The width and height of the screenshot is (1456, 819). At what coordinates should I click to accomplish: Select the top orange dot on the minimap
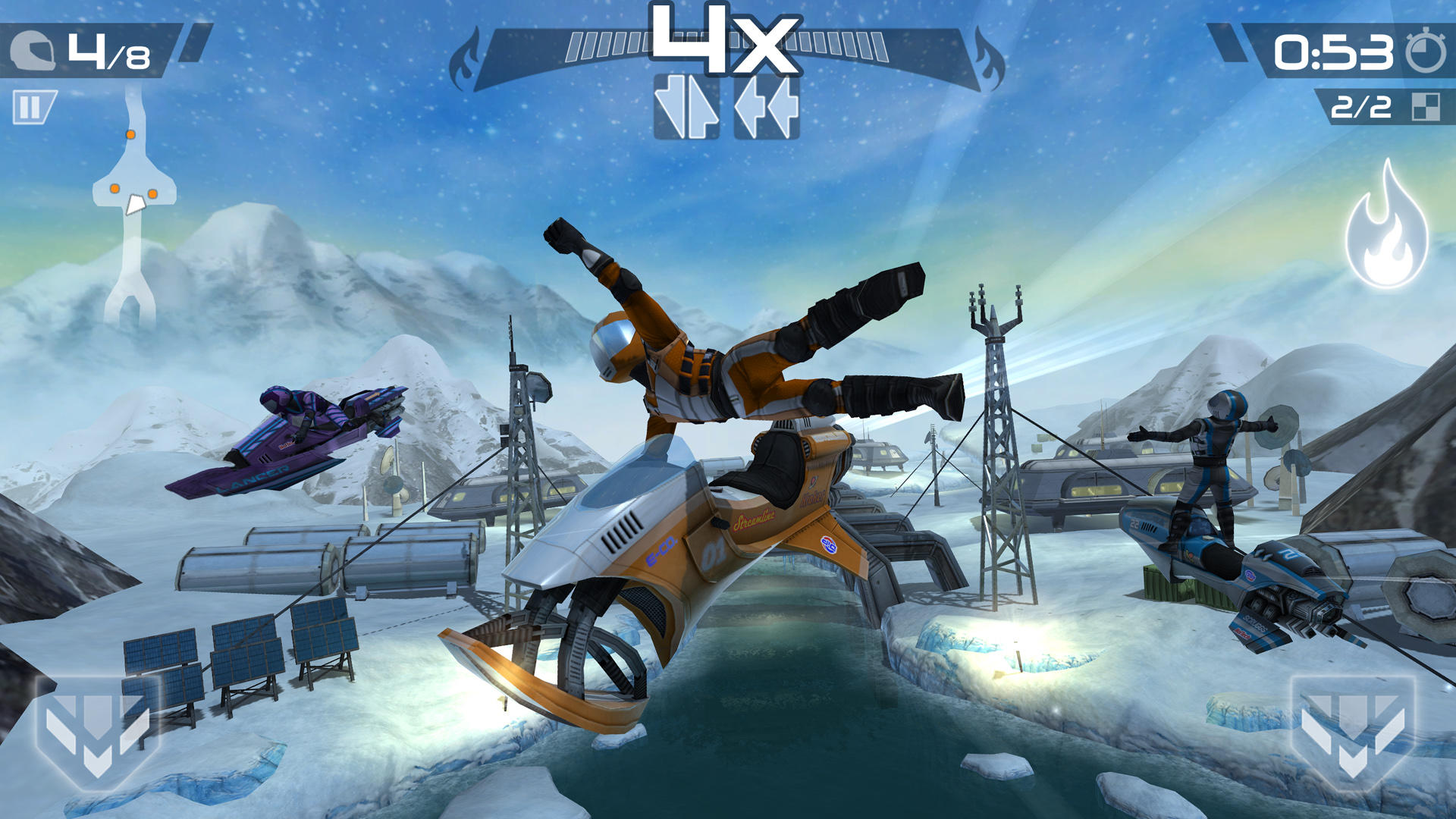[130, 135]
